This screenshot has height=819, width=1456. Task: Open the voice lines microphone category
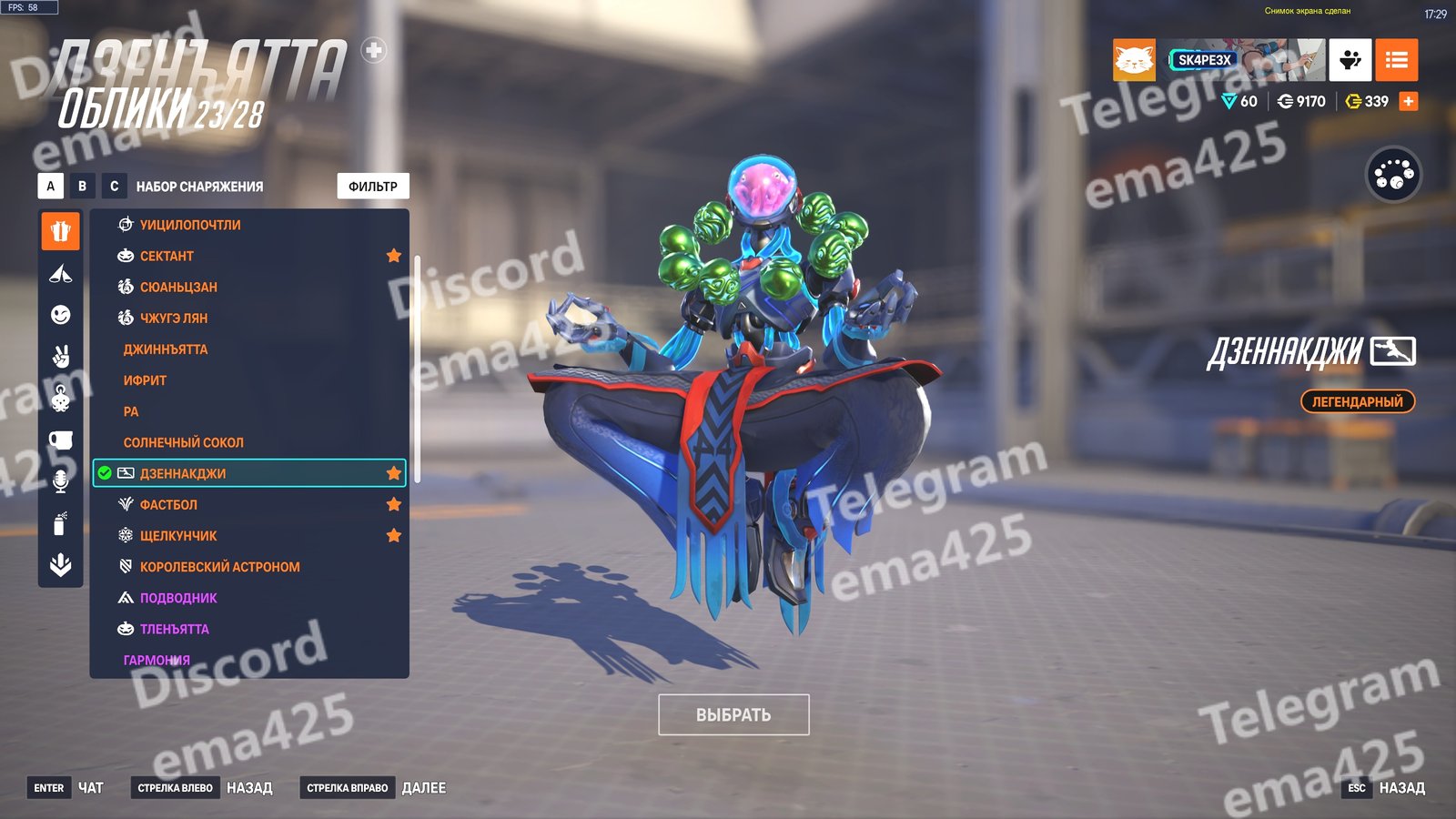61,481
